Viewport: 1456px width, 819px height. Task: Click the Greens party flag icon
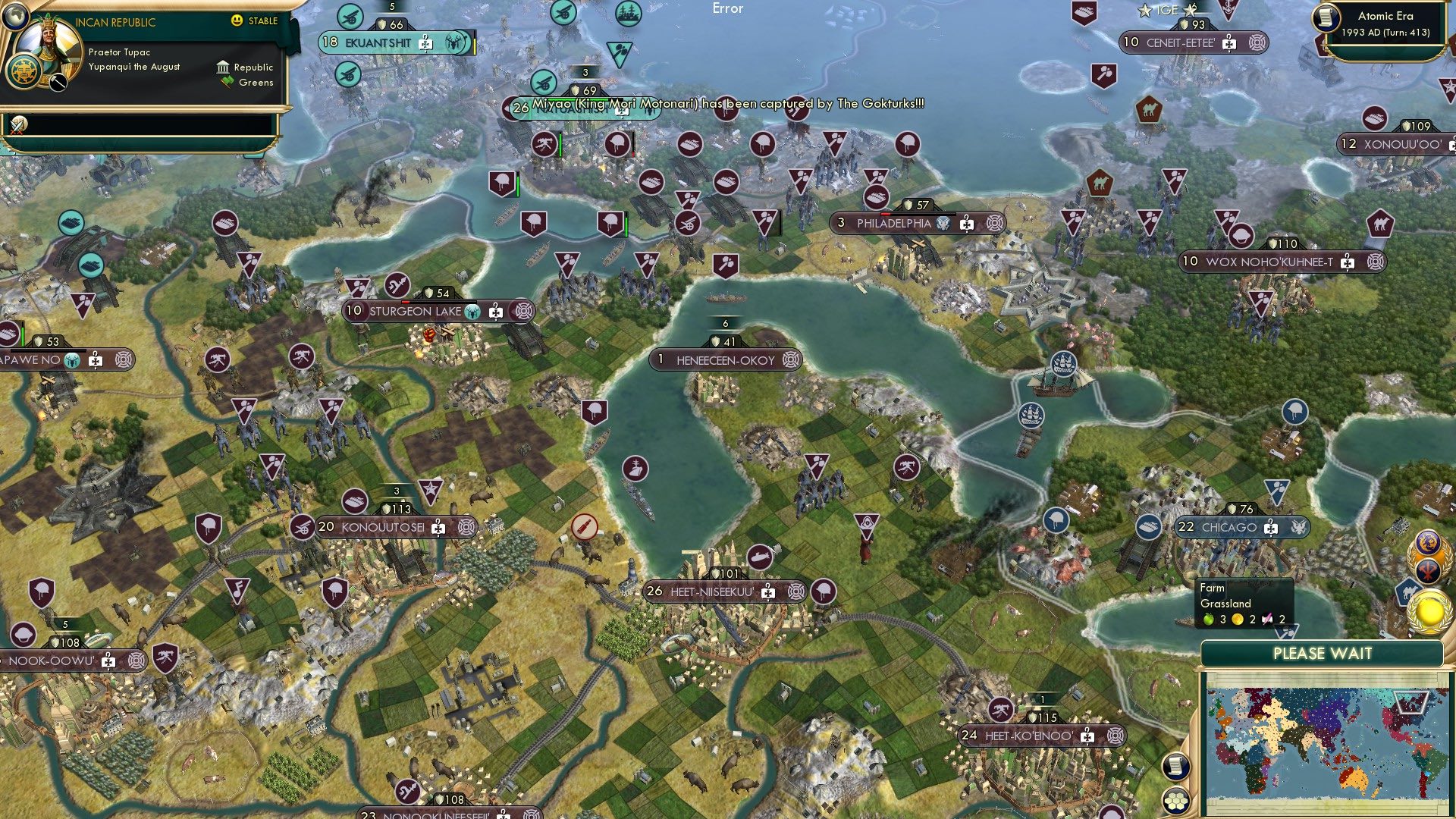pyautogui.click(x=225, y=82)
